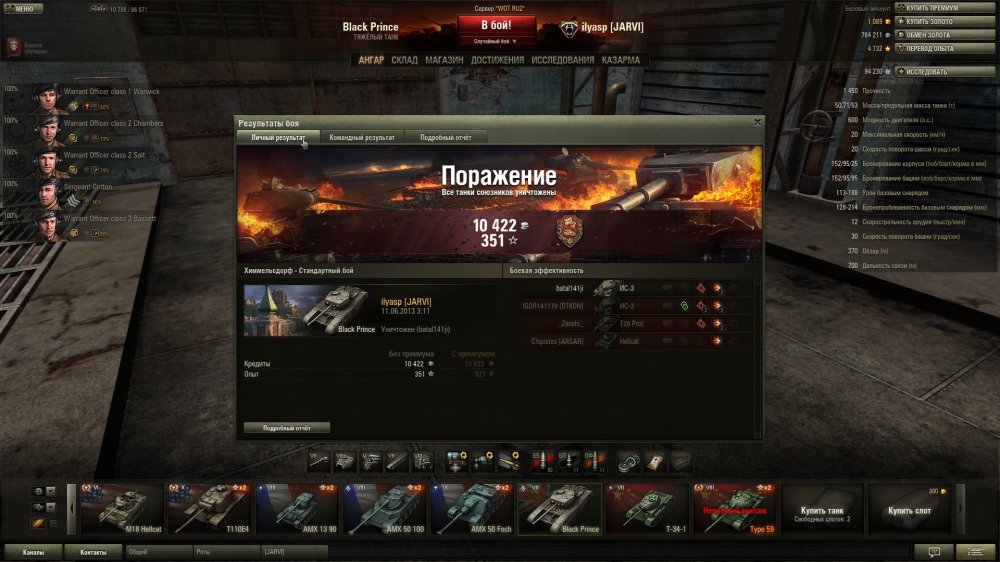The height and width of the screenshot is (562, 1000).
Task: Click the 'Купить слот' tile
Action: coord(908,508)
